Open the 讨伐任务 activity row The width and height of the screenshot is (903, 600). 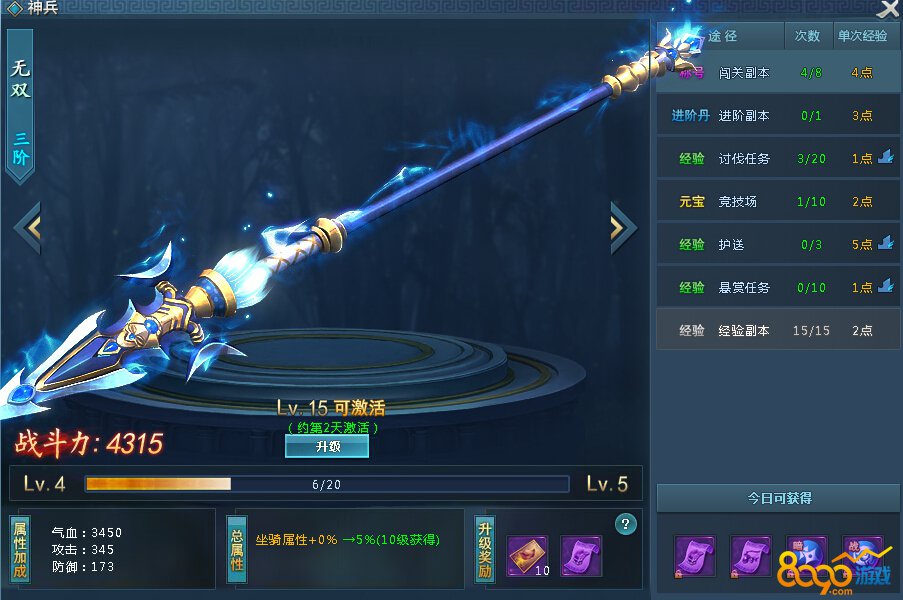(x=777, y=158)
